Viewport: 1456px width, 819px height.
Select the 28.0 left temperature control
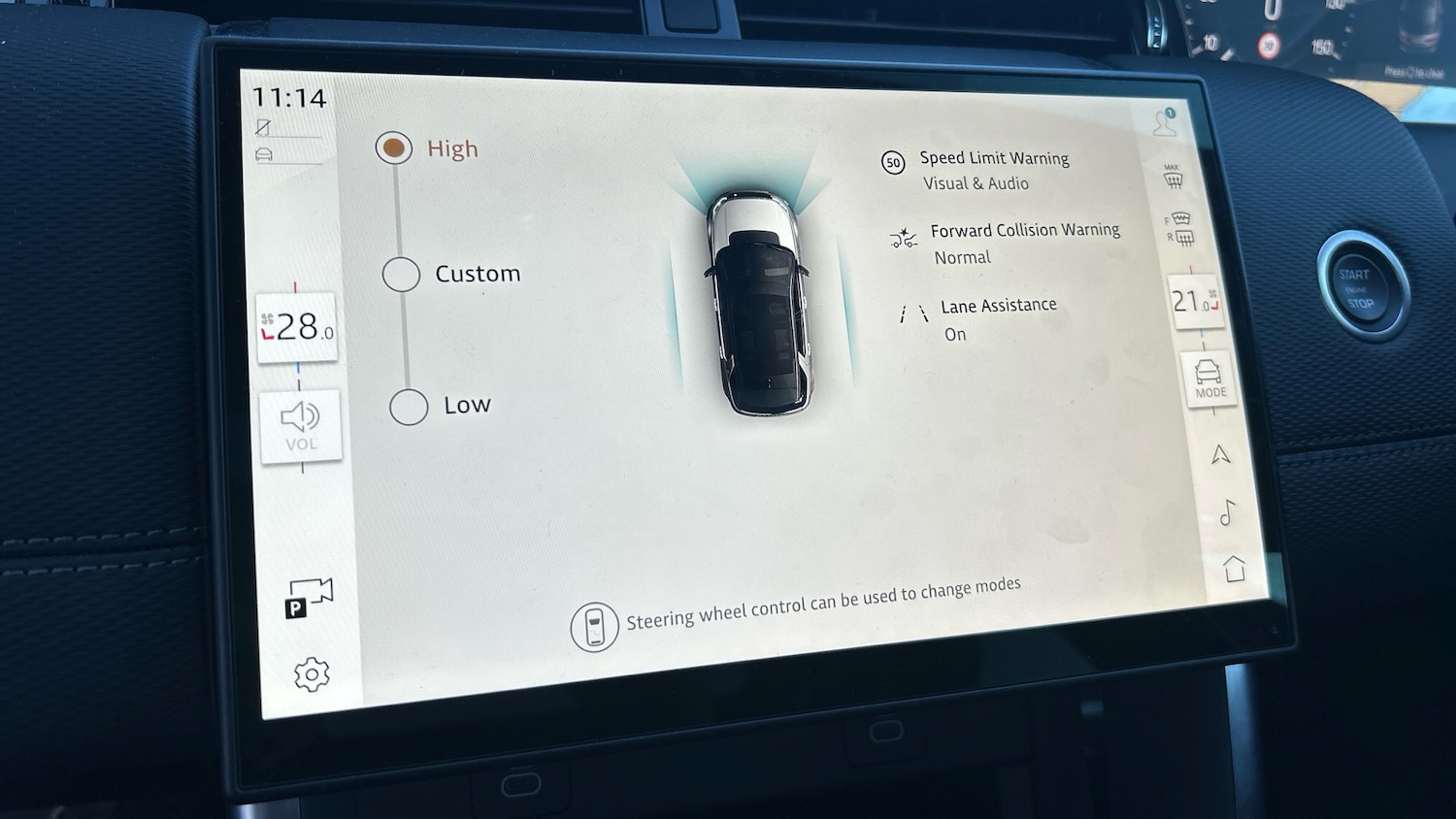click(x=297, y=327)
